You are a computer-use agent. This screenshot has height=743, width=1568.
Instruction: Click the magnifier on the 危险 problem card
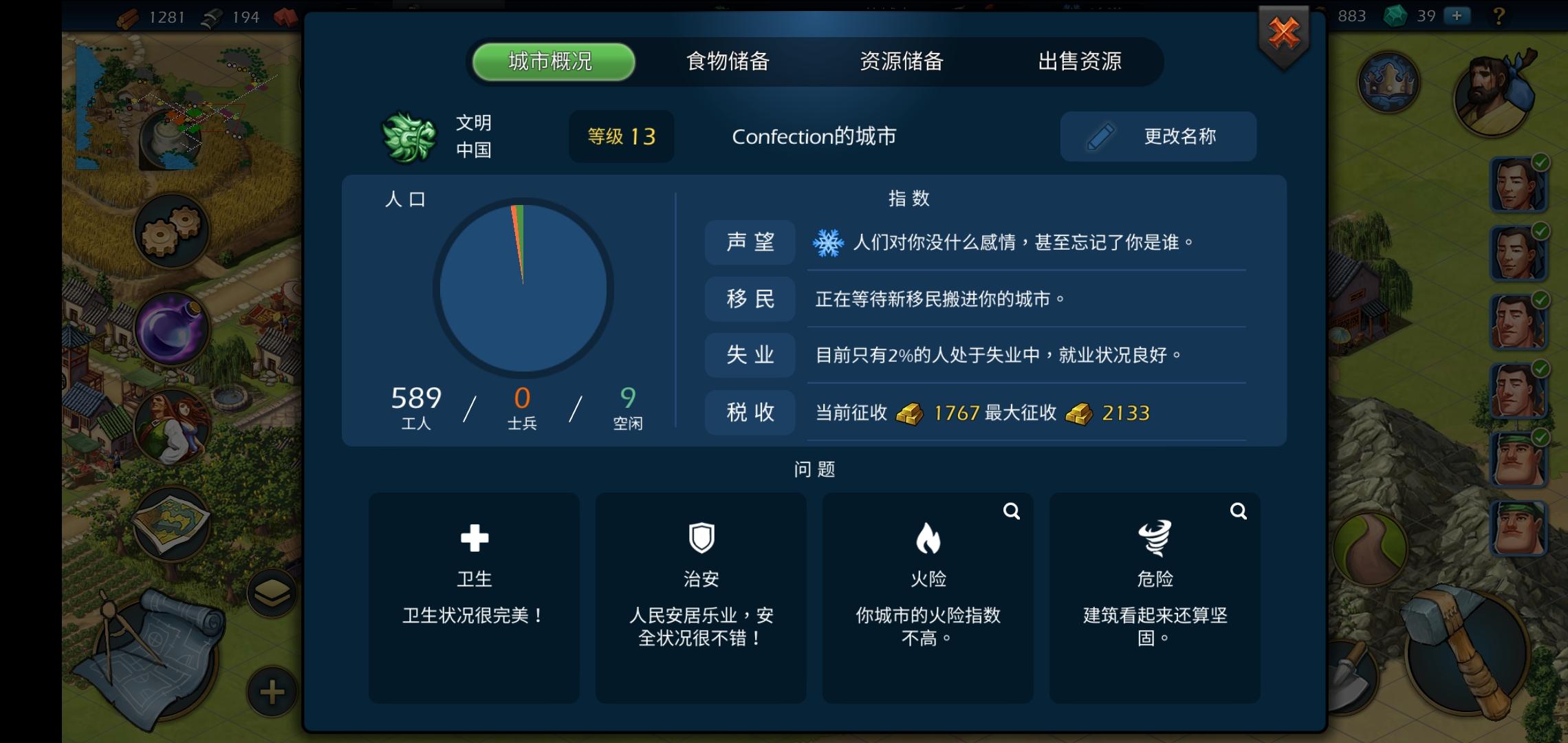tap(1238, 511)
